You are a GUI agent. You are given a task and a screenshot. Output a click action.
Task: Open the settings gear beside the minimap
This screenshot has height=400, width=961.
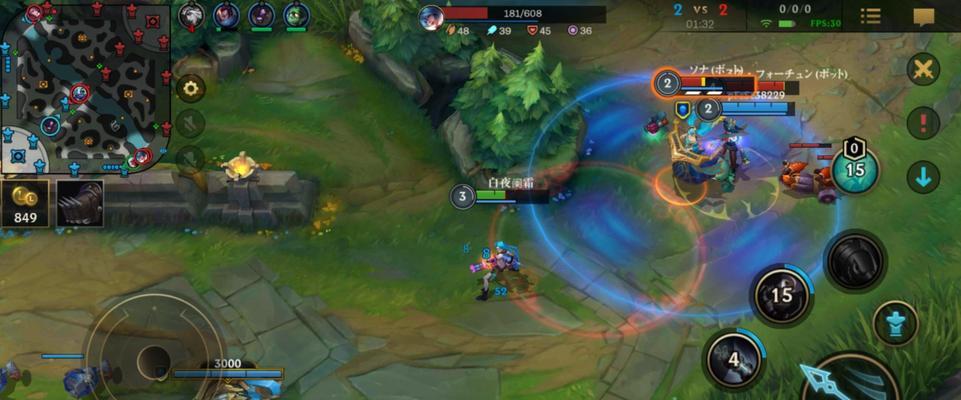tap(190, 88)
